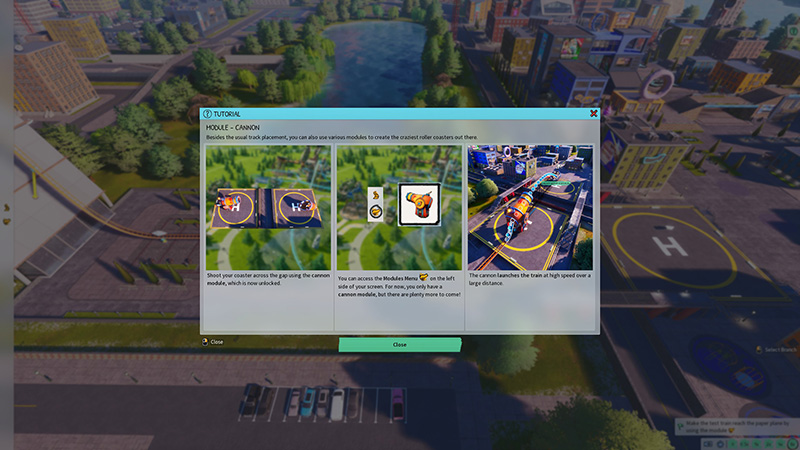Image resolution: width=800 pixels, height=450 pixels.
Task: Close the tutorial with the red X
Action: point(593,114)
